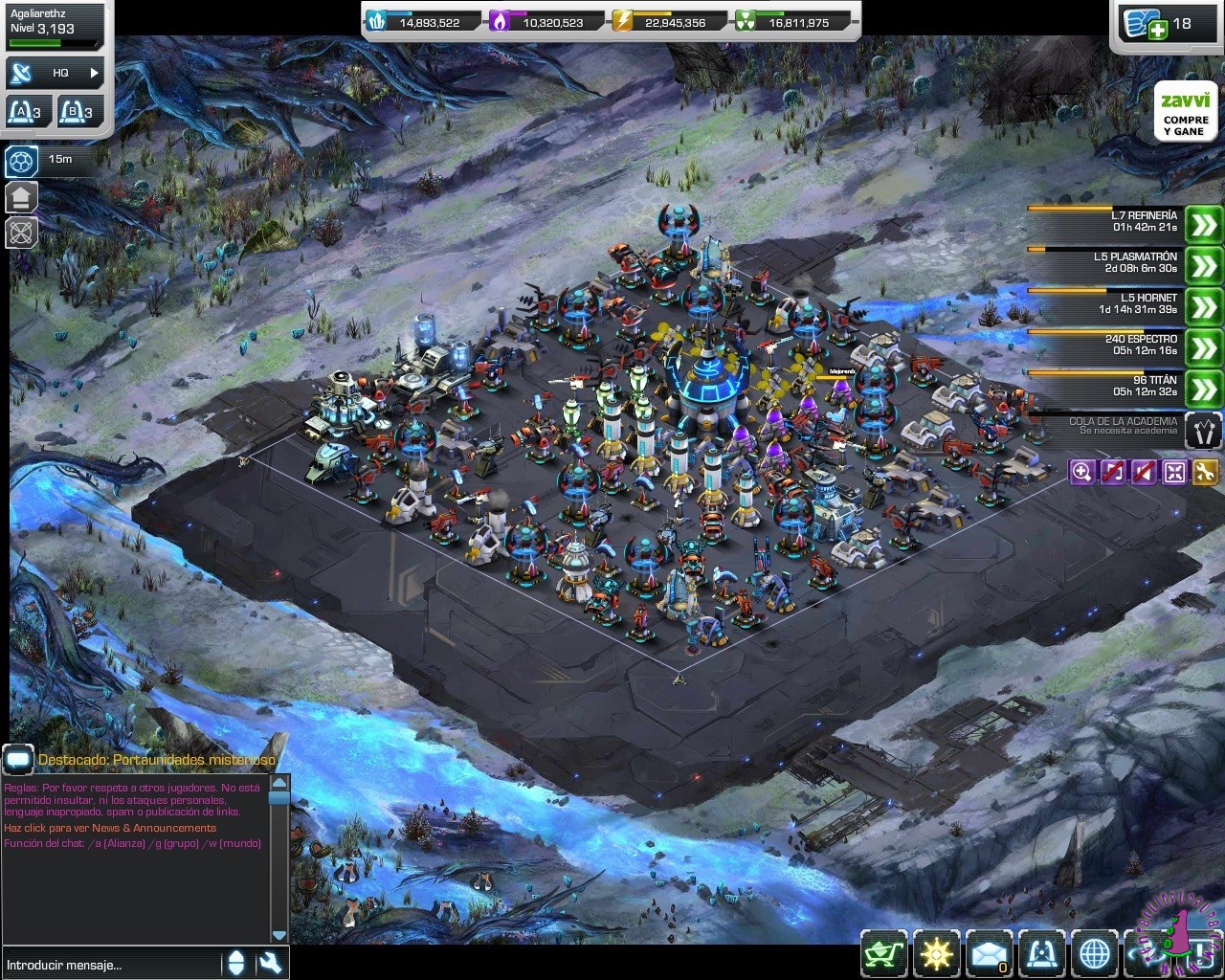Open the world map globe

pyautogui.click(x=1094, y=953)
